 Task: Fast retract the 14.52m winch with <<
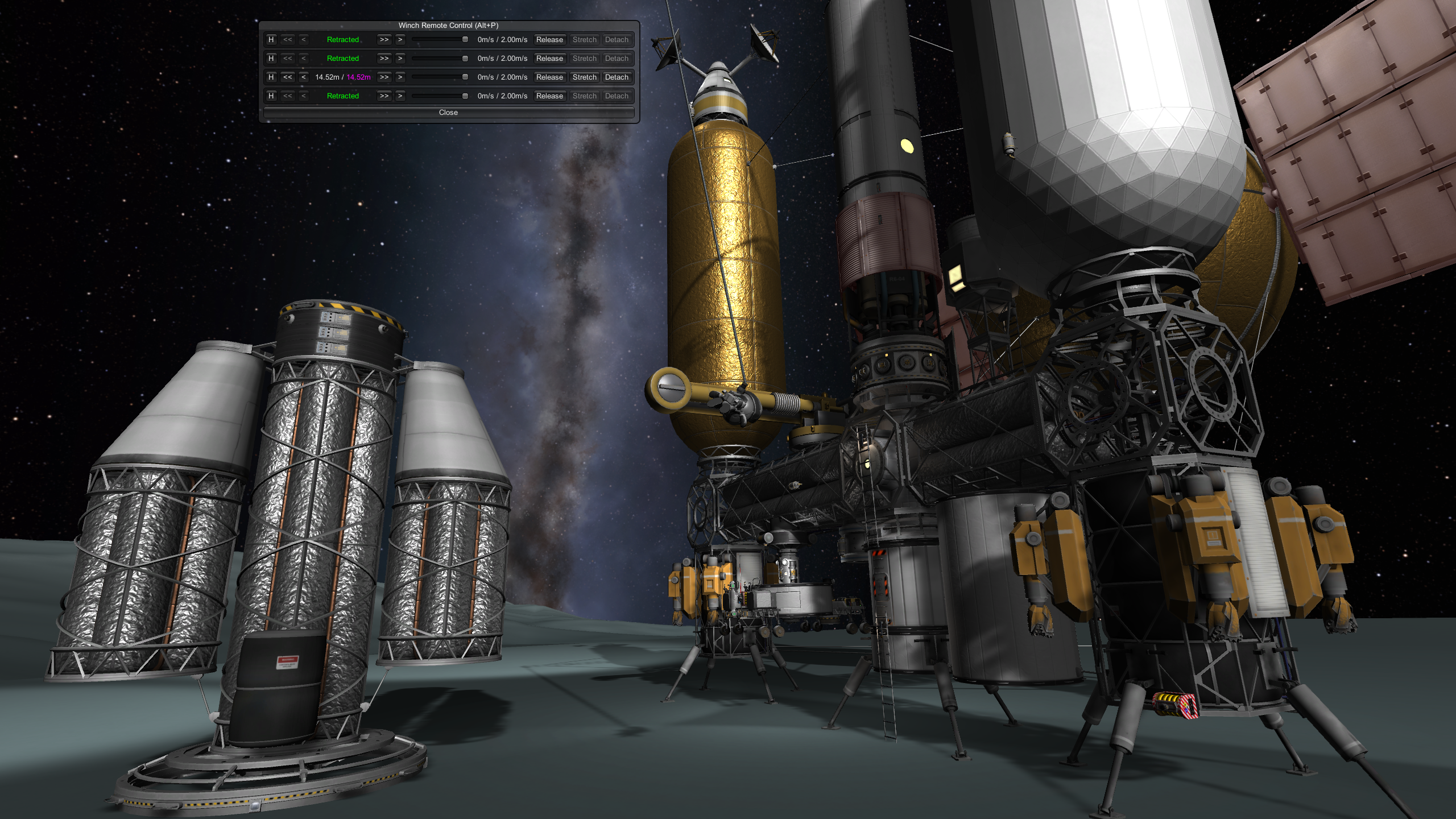288,77
